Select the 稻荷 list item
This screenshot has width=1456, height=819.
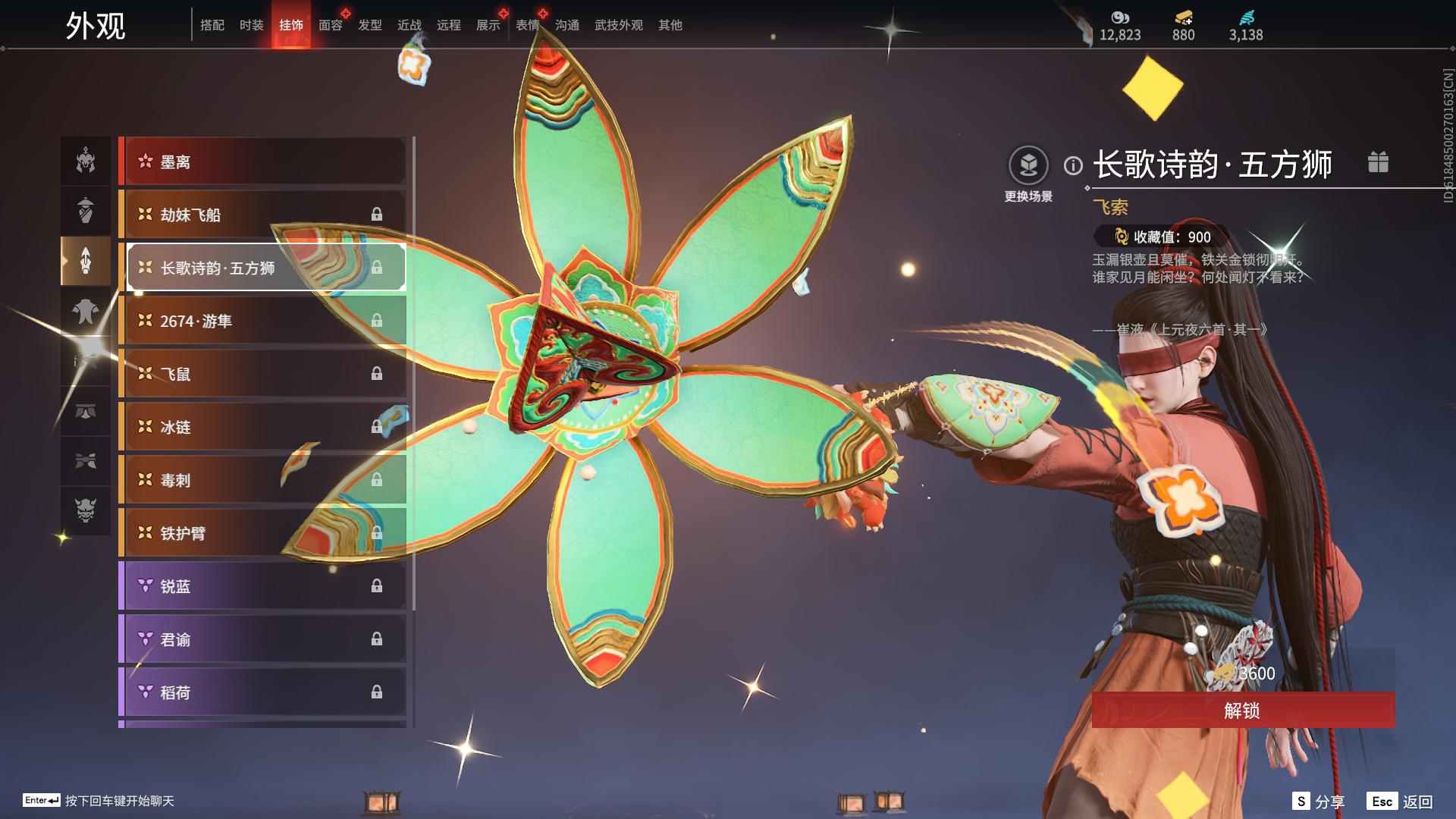pyautogui.click(x=262, y=692)
